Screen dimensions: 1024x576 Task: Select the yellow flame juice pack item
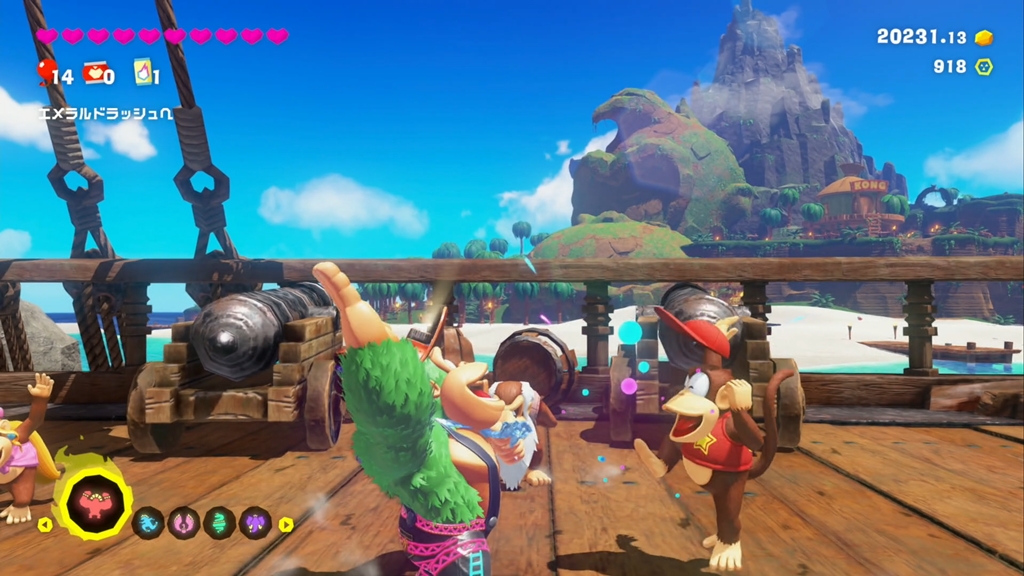point(143,72)
